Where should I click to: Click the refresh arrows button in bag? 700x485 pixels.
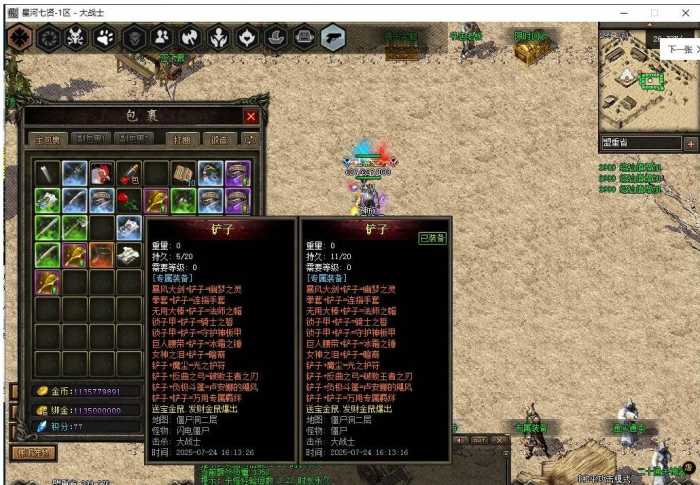[x=248, y=139]
